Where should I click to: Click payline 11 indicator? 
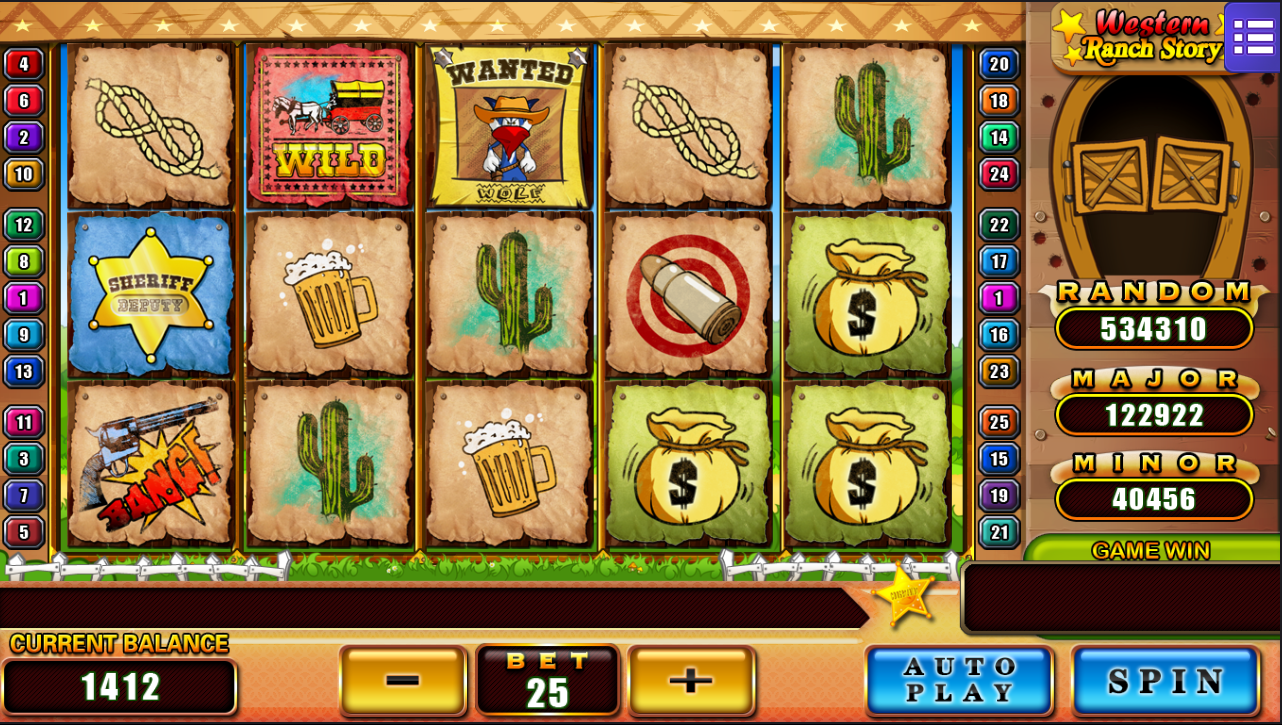23,422
